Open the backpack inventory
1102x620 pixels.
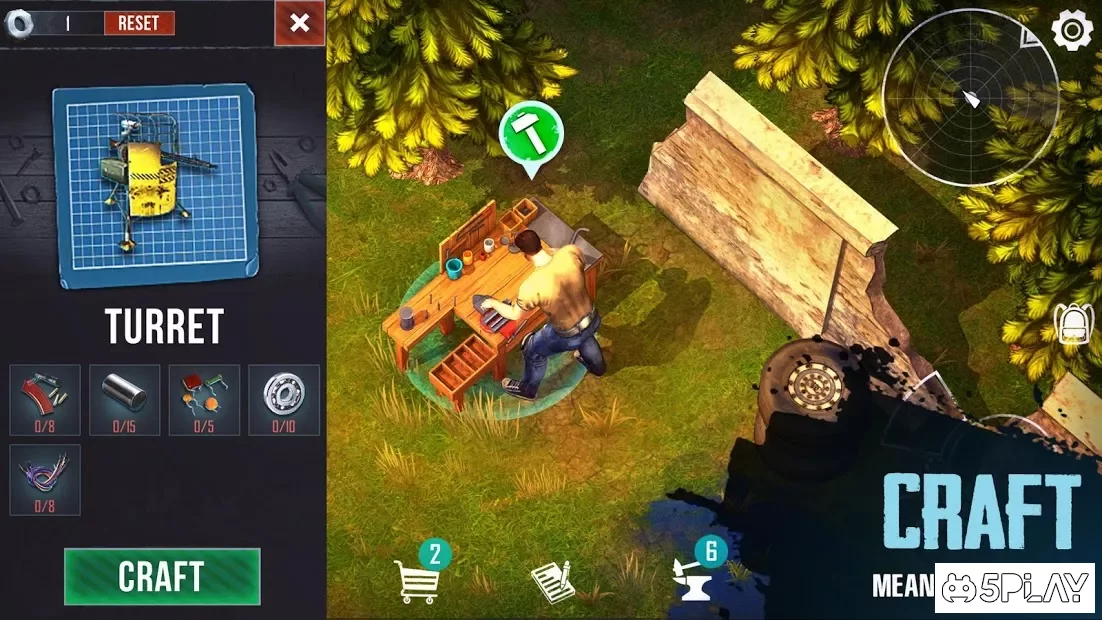(1072, 323)
